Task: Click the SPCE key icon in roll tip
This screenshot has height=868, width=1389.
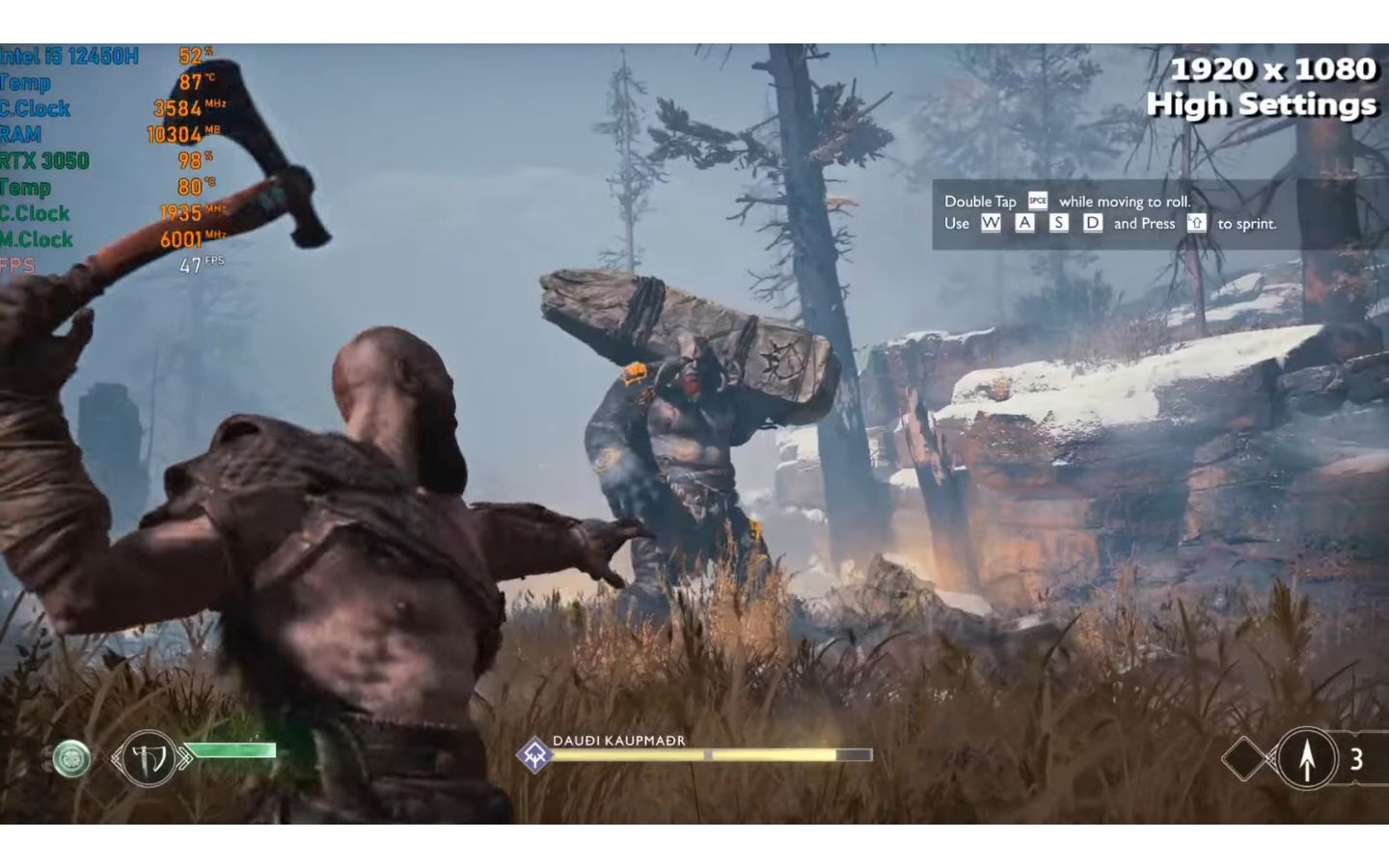Action: coord(1036,201)
